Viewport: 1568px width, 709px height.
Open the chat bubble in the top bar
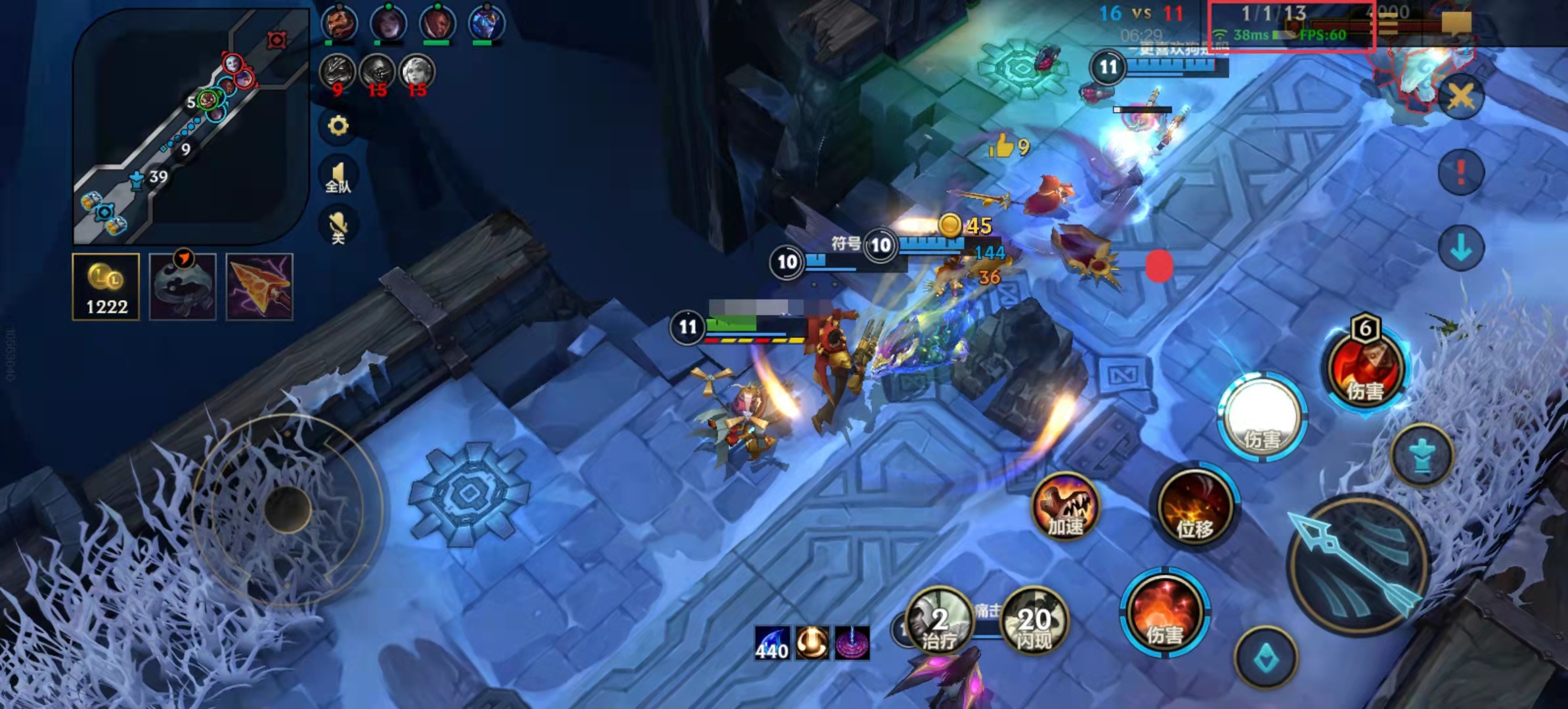(1456, 24)
